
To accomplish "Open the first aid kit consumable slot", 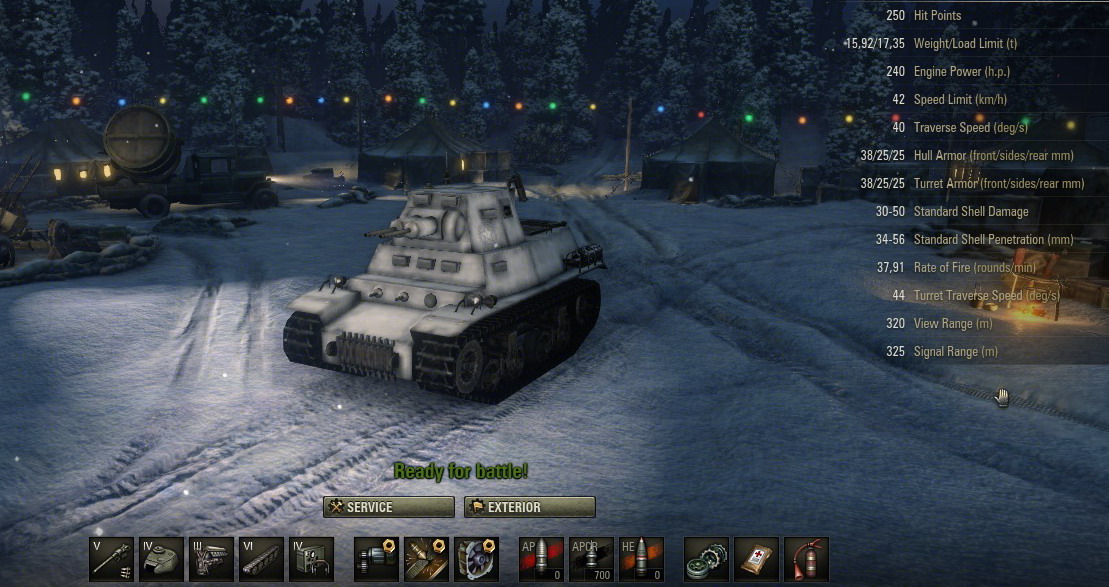I will pyautogui.click(x=756, y=559).
